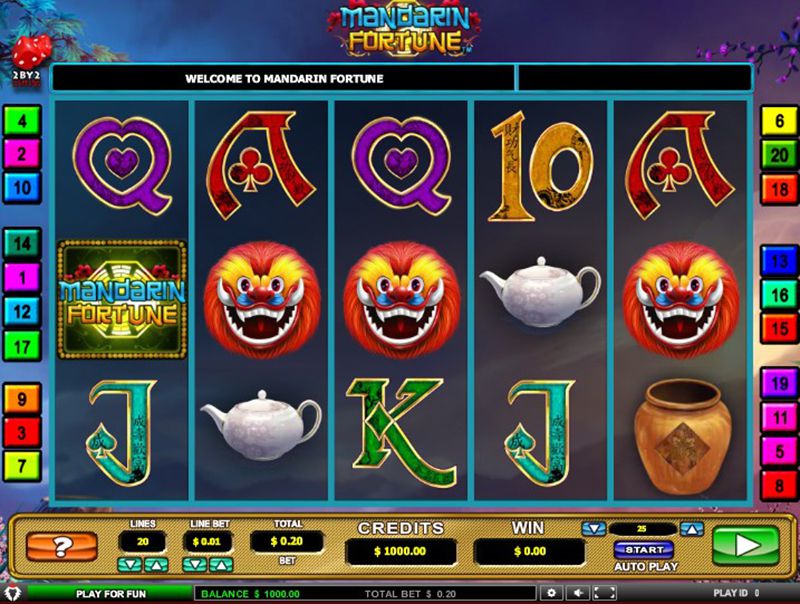The image size is (800, 604).
Task: Open settings with the gear icon
Action: pos(550,593)
